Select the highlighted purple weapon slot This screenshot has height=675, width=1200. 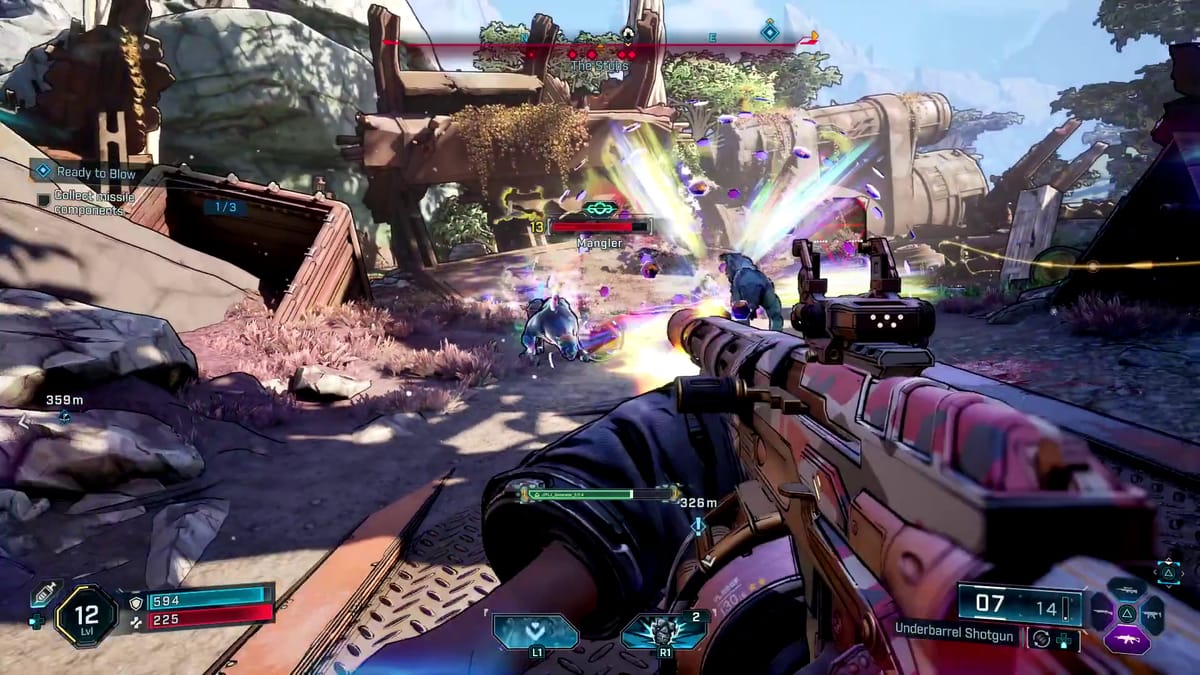pyautogui.click(x=1126, y=638)
